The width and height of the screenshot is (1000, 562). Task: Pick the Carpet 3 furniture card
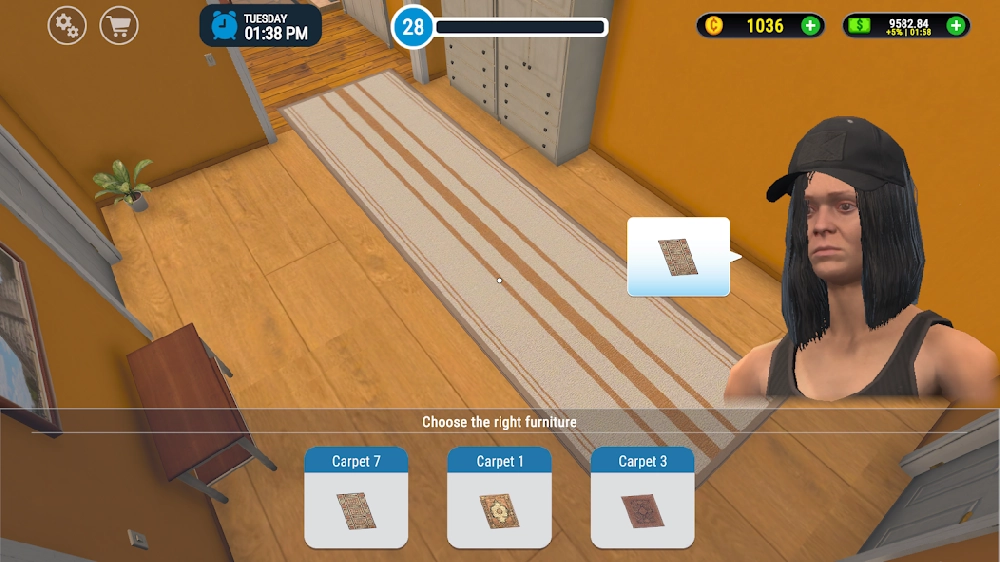click(x=642, y=497)
